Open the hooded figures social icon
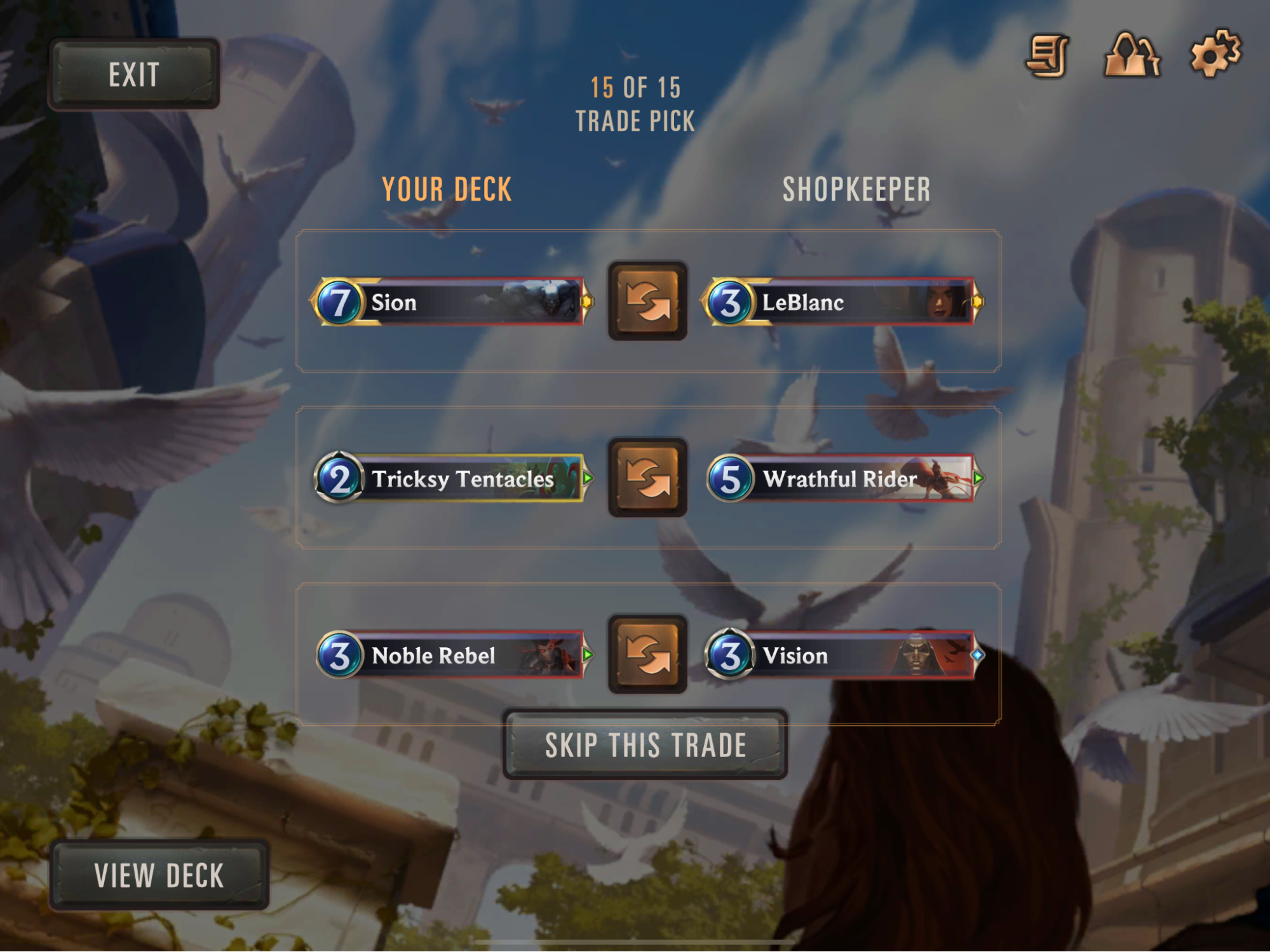This screenshot has height=952, width=1270. [x=1132, y=55]
